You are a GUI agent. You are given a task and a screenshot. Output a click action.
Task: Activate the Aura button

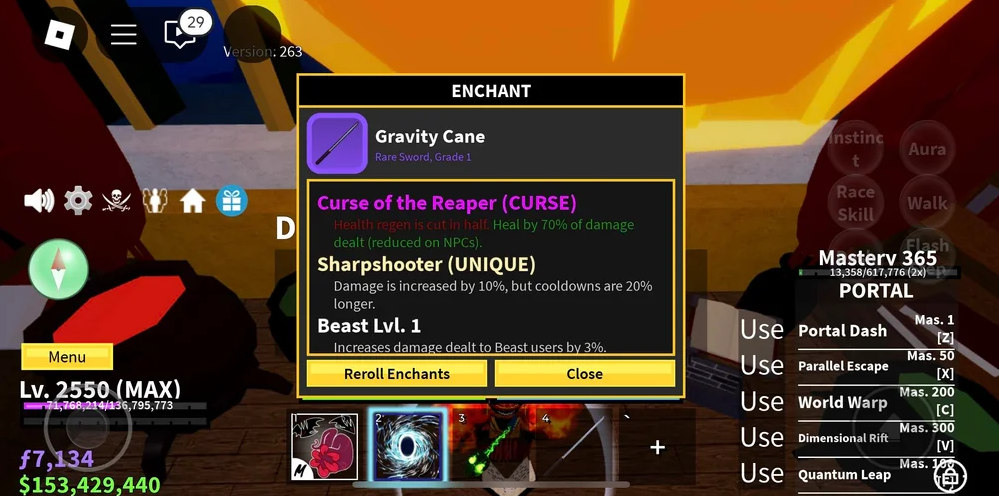[x=927, y=150]
